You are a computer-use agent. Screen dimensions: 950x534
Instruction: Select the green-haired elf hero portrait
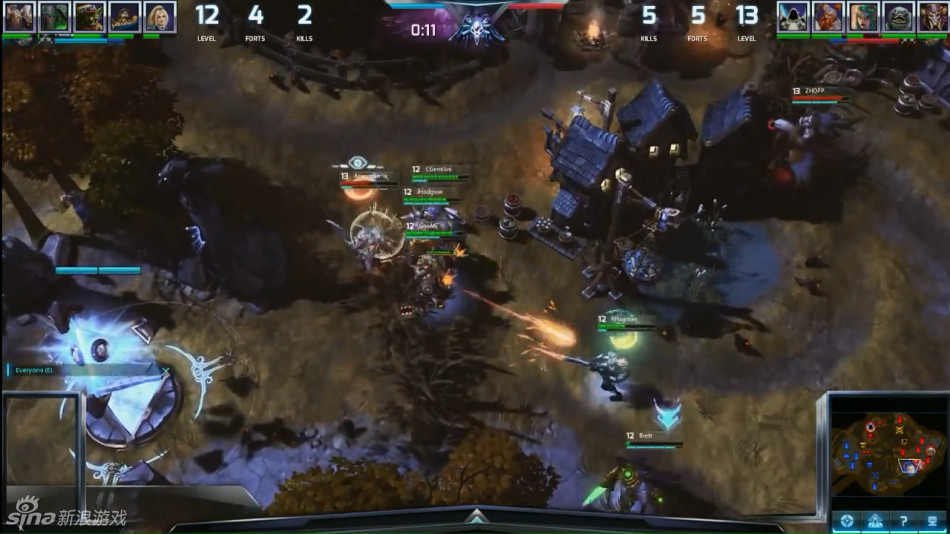click(x=863, y=16)
